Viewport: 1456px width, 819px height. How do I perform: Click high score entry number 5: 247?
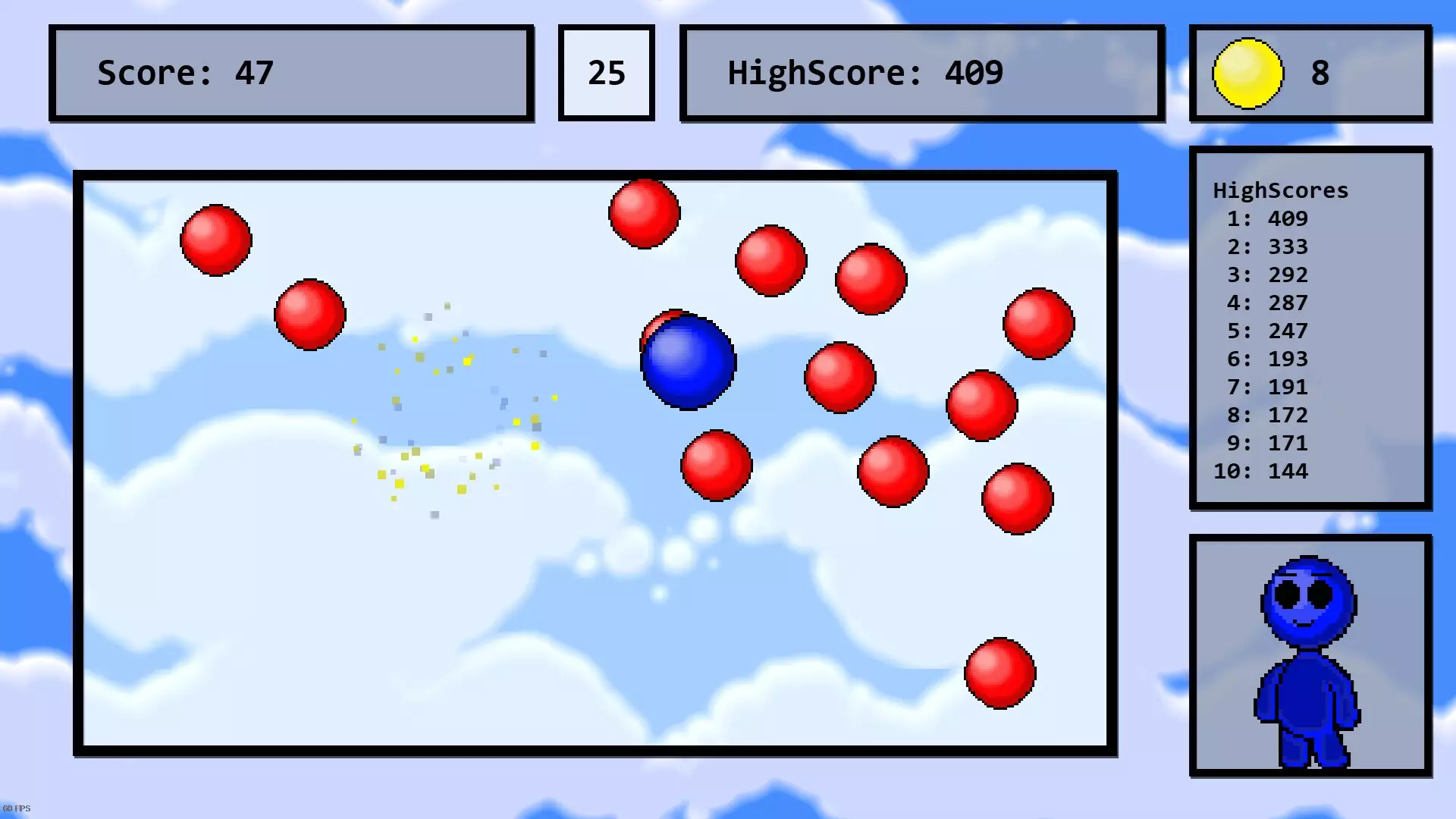tap(1268, 331)
